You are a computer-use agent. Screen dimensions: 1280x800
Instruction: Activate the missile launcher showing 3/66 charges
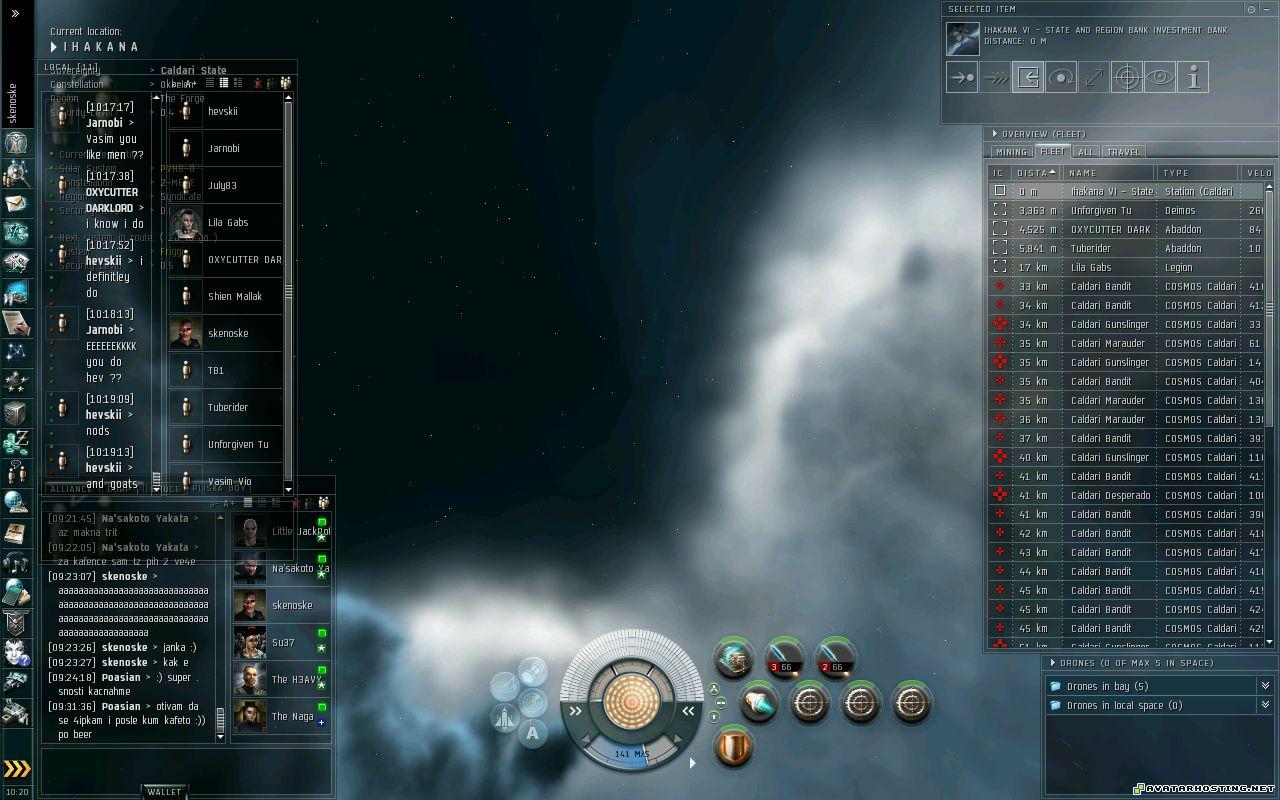(784, 657)
